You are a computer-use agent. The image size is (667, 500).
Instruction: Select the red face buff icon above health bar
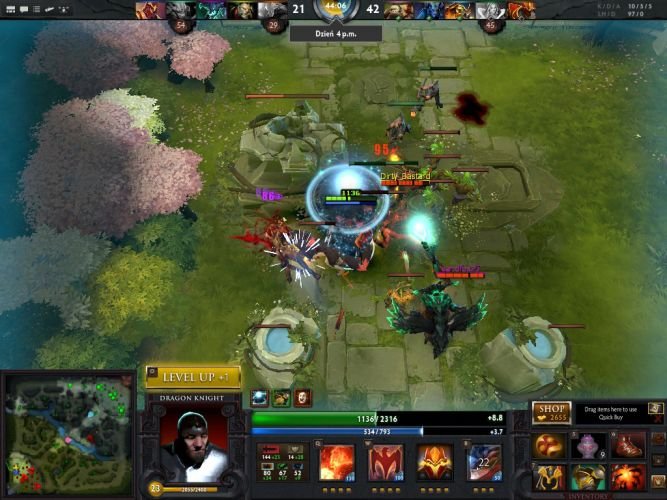302,397
